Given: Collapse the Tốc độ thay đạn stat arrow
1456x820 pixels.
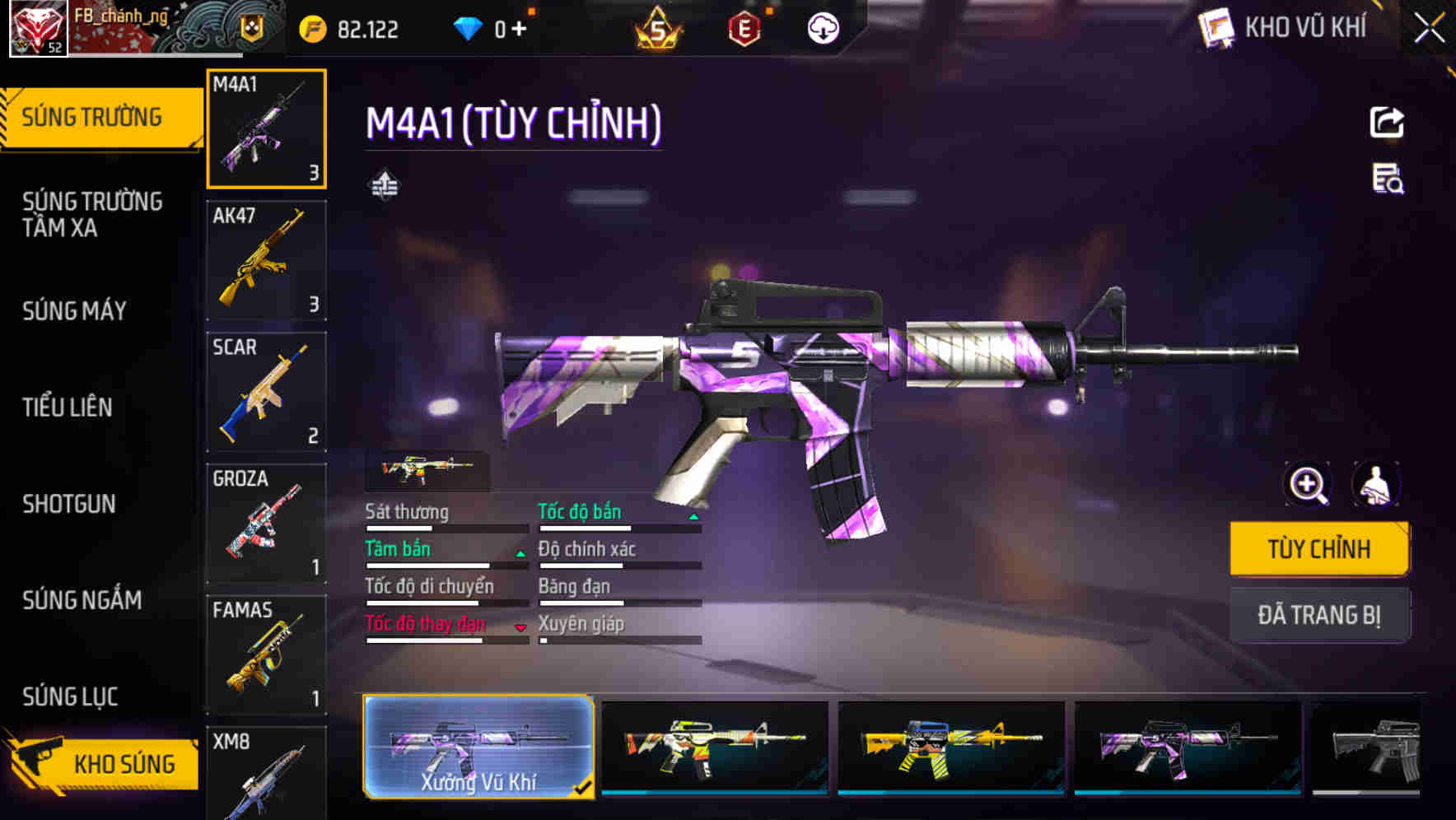Looking at the screenshot, I should pyautogui.click(x=520, y=628).
